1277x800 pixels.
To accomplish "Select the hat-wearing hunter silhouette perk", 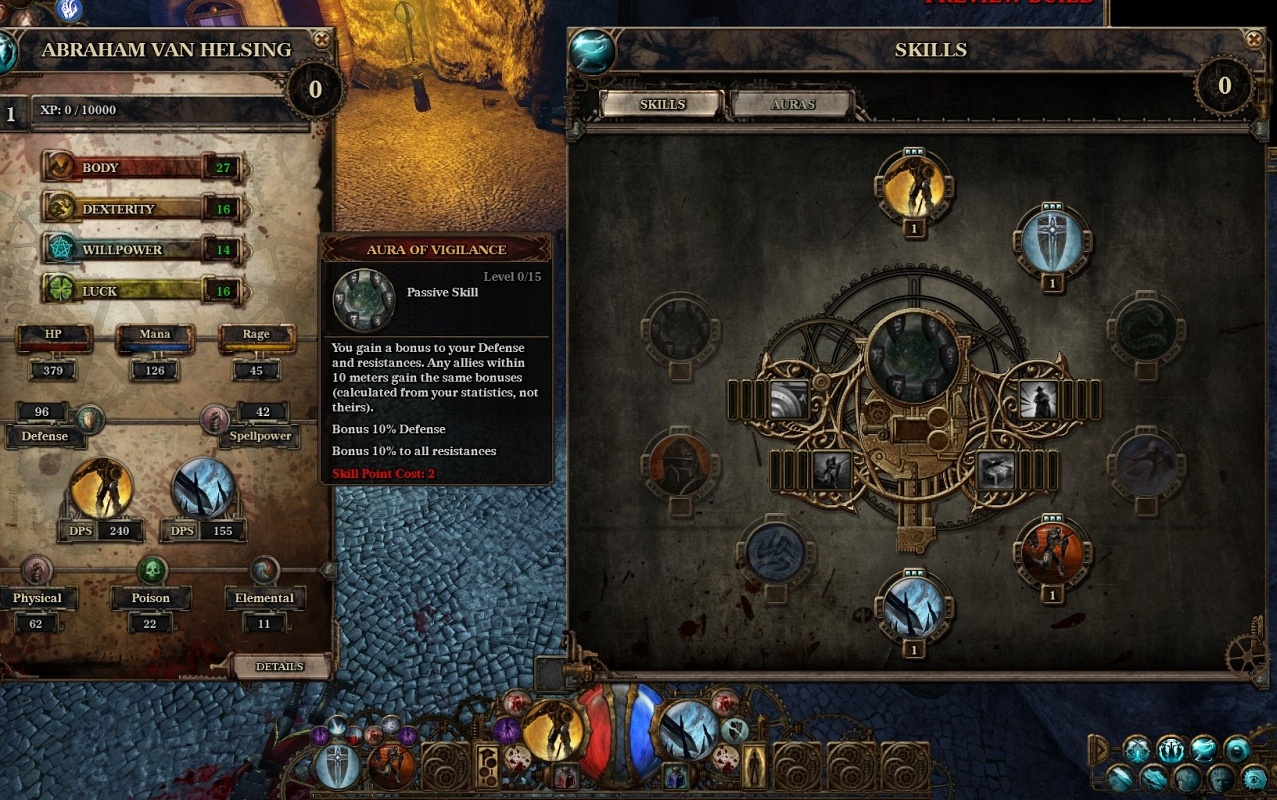I will point(1035,400).
